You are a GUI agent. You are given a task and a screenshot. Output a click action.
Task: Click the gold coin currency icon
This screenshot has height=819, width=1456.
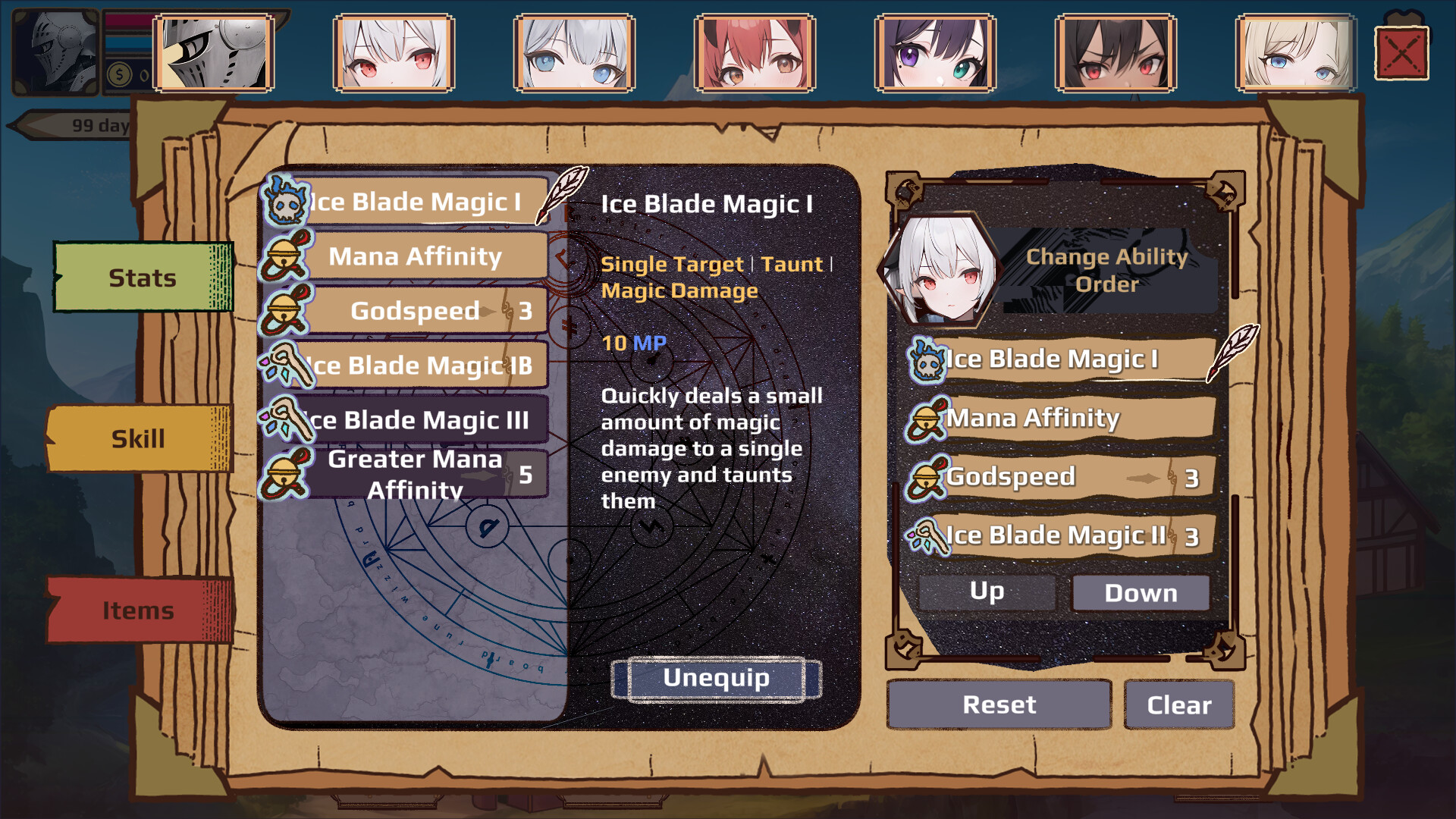coord(118,73)
